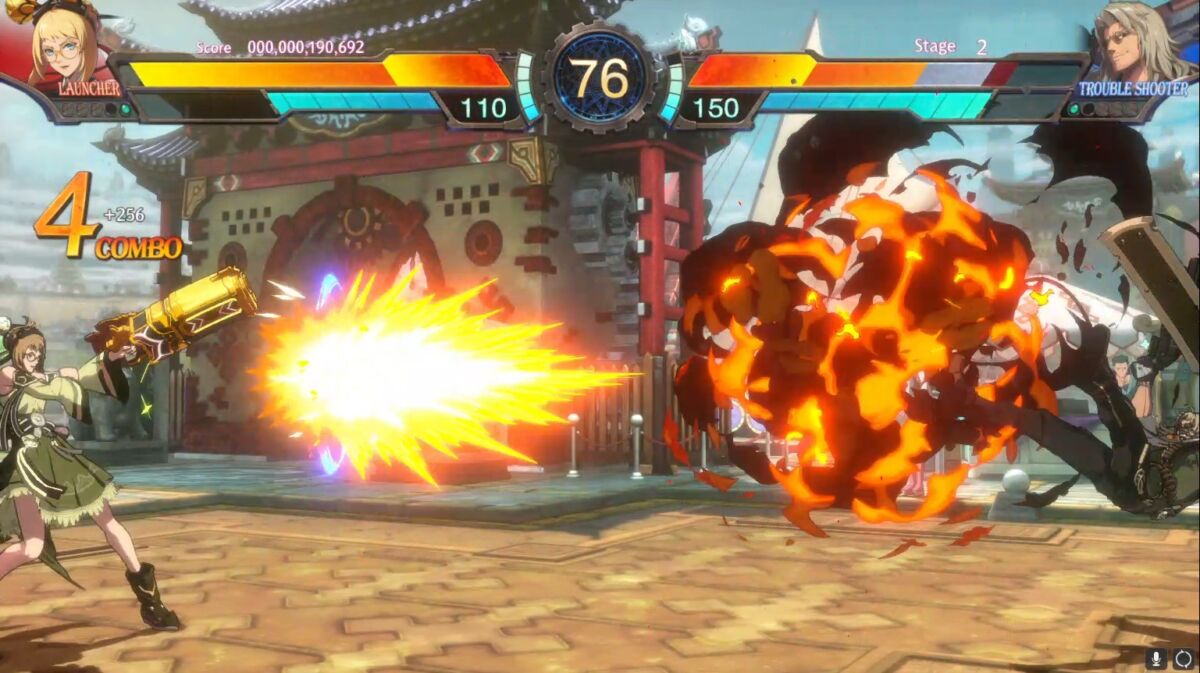Screen dimensions: 1200x673
Task: Toggle the microphone overlay button
Action: 1157,659
